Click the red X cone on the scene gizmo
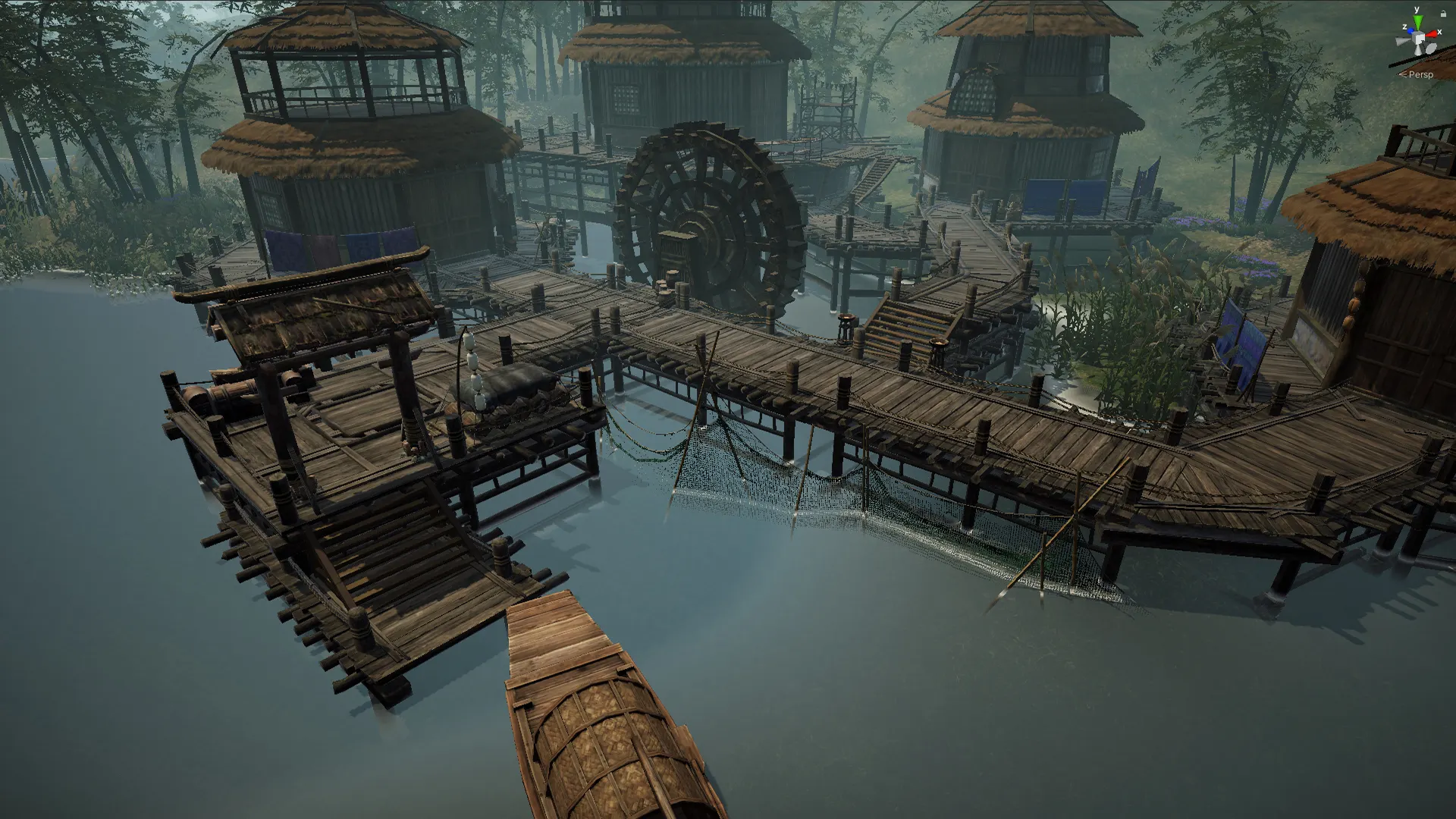The height and width of the screenshot is (819, 1456). click(x=1432, y=34)
